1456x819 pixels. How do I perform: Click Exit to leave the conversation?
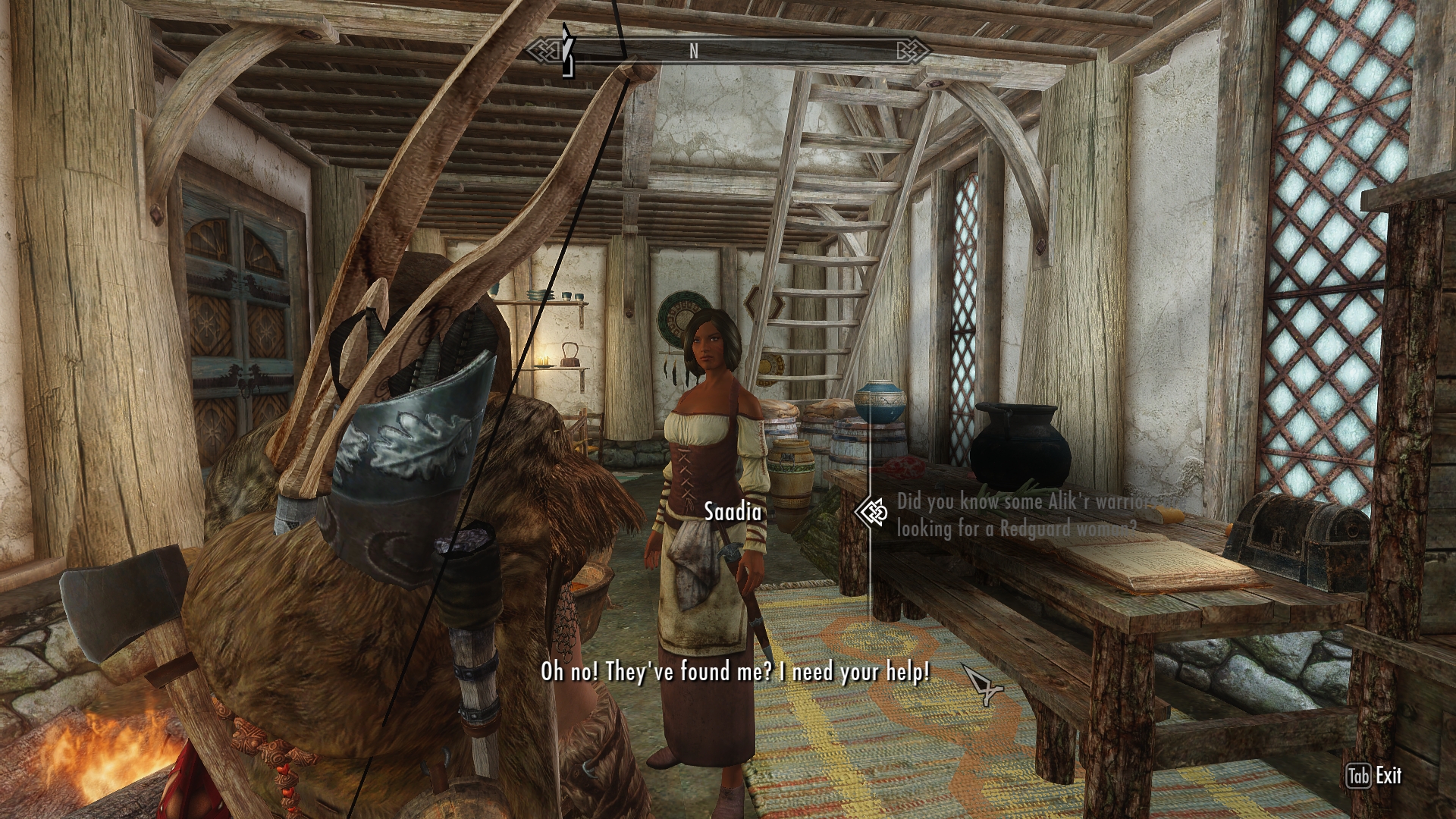[1375, 776]
